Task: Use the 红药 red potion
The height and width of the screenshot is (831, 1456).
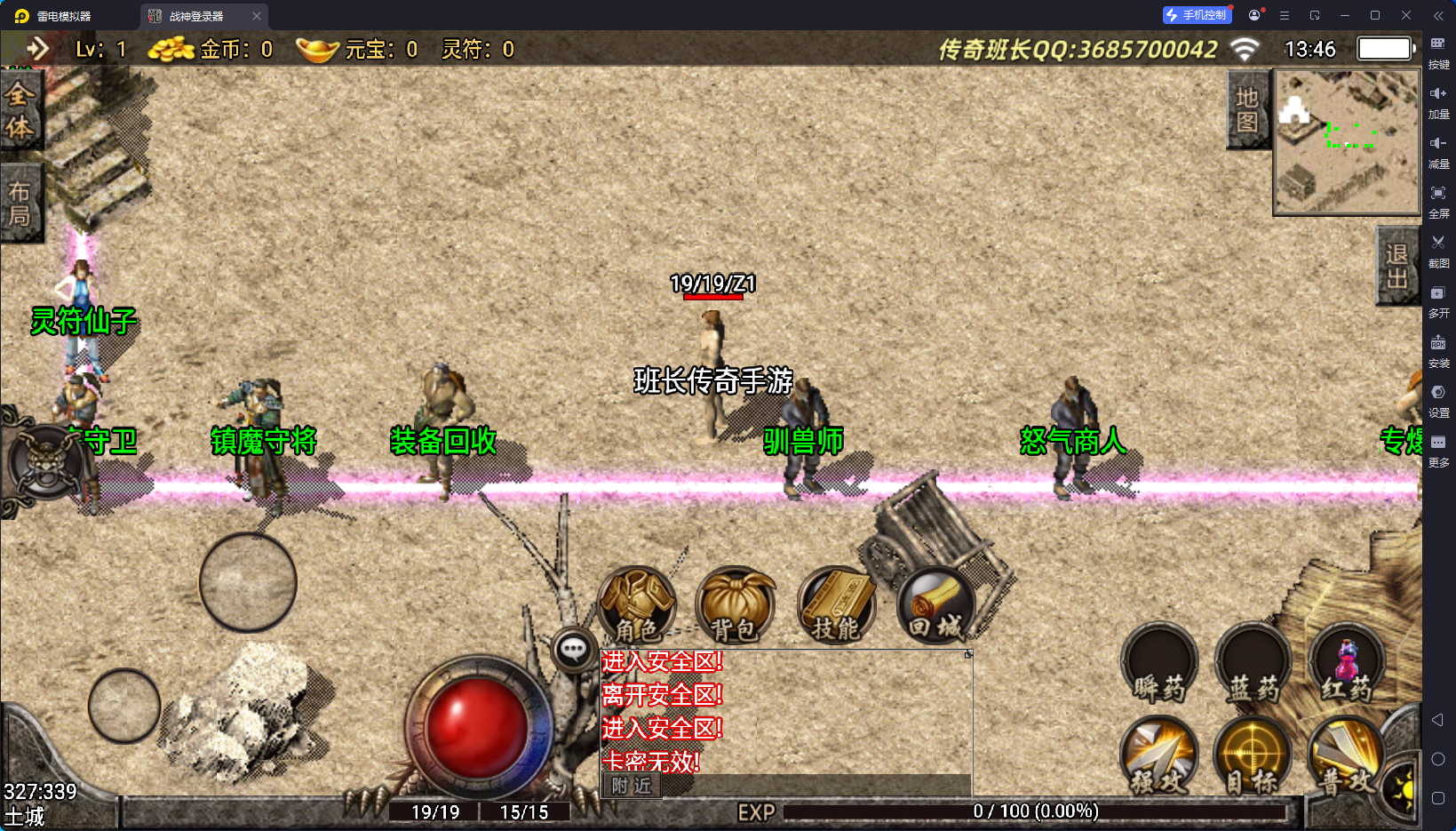Action: [1346, 667]
